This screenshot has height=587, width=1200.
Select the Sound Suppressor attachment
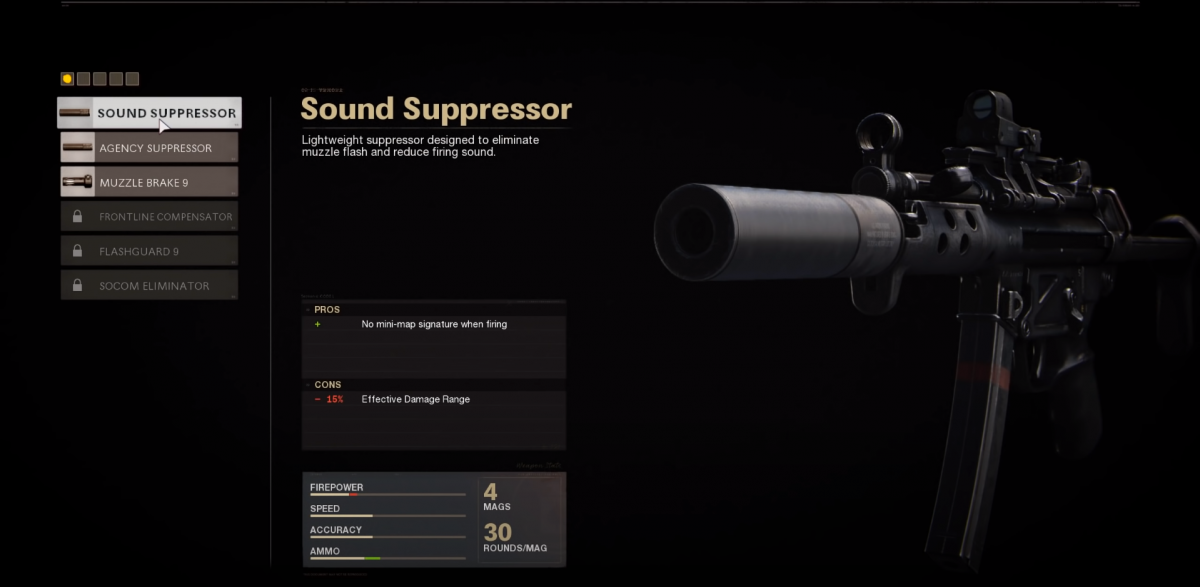click(149, 113)
